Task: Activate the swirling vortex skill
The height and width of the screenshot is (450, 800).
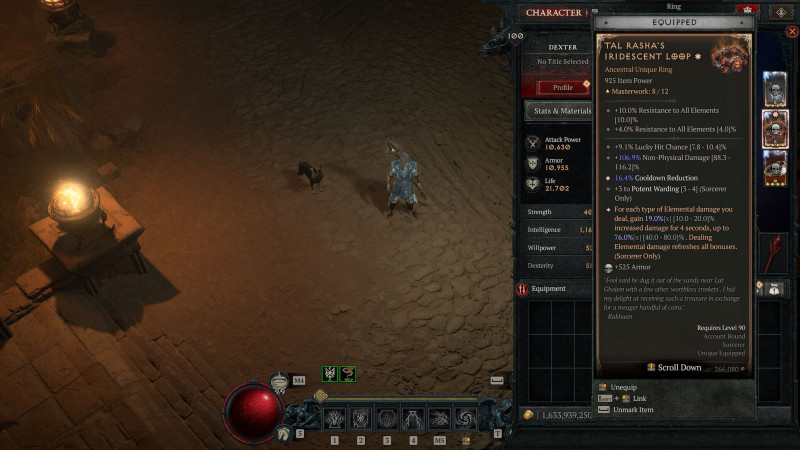Action: [x=465, y=418]
